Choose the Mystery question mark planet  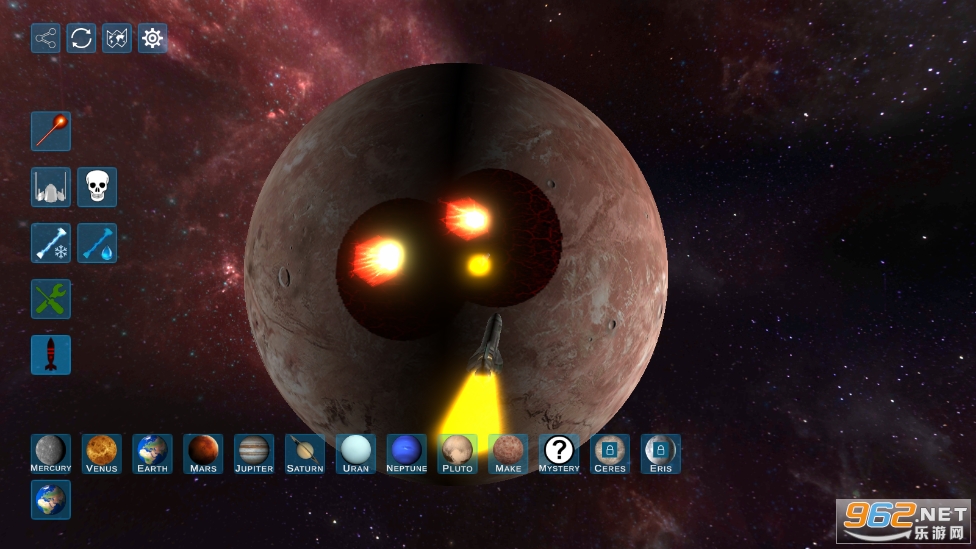point(559,453)
